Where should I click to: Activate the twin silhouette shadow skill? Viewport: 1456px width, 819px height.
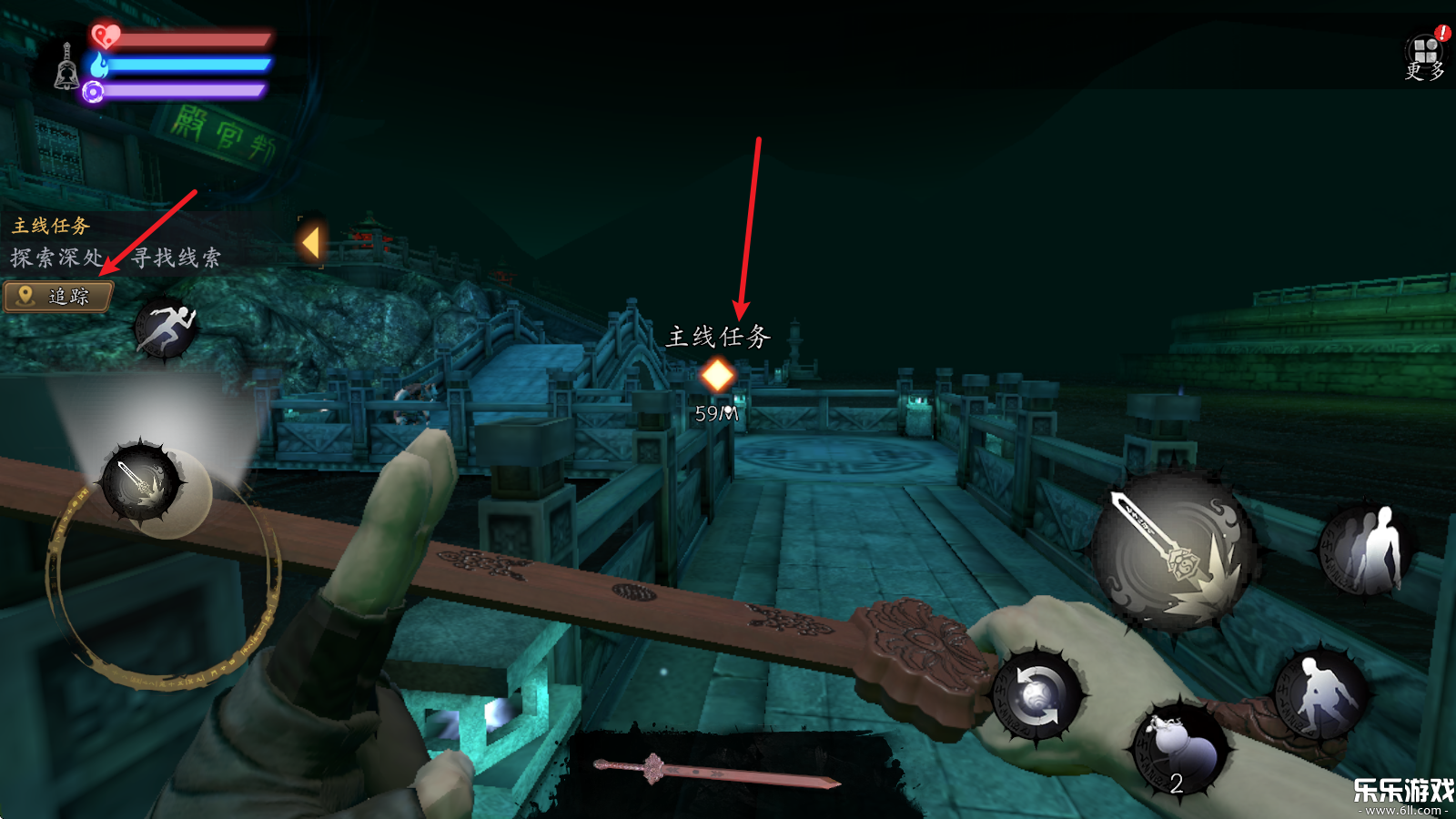(x=1366, y=549)
